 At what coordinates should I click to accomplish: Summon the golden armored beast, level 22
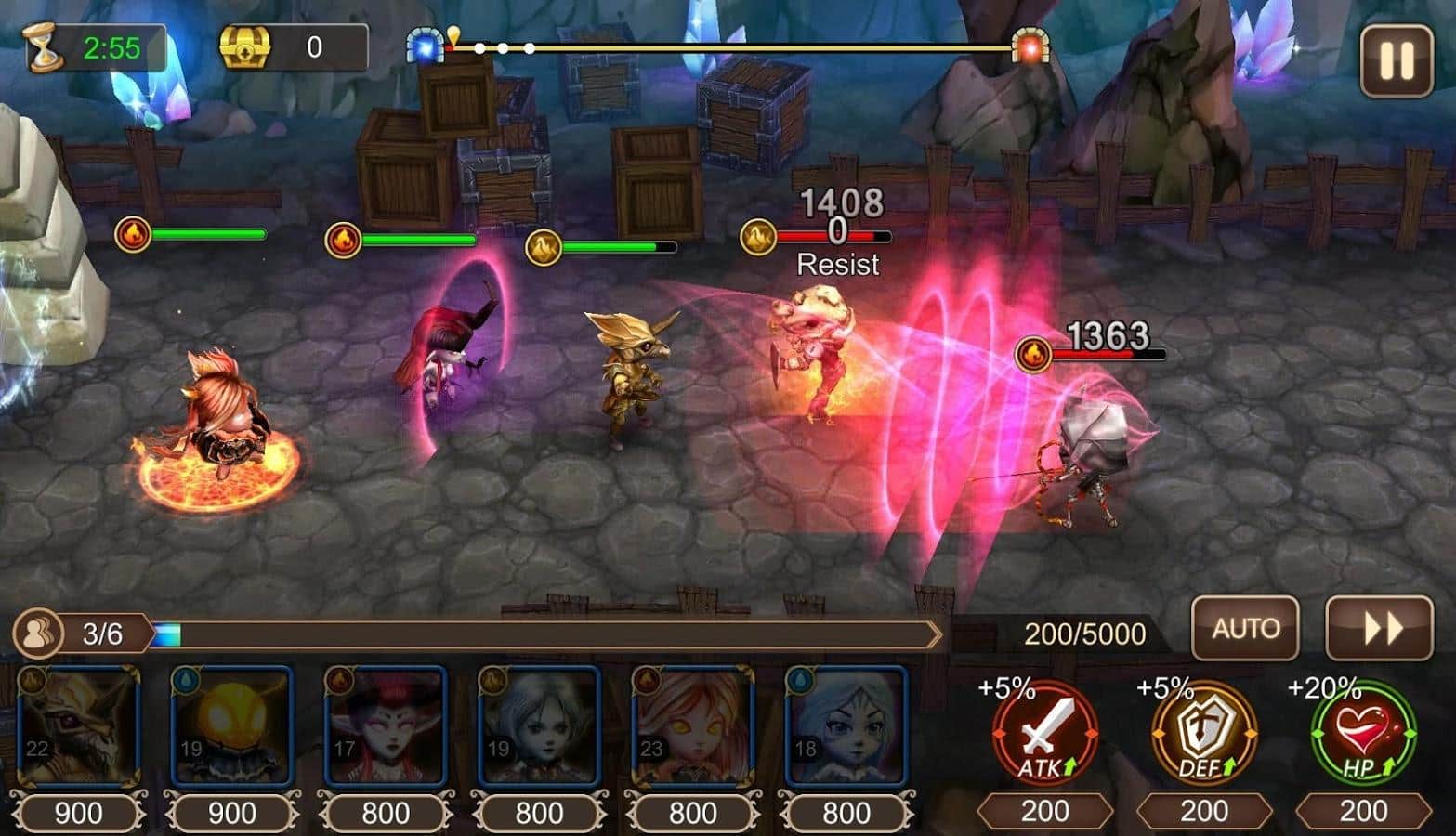tap(79, 727)
